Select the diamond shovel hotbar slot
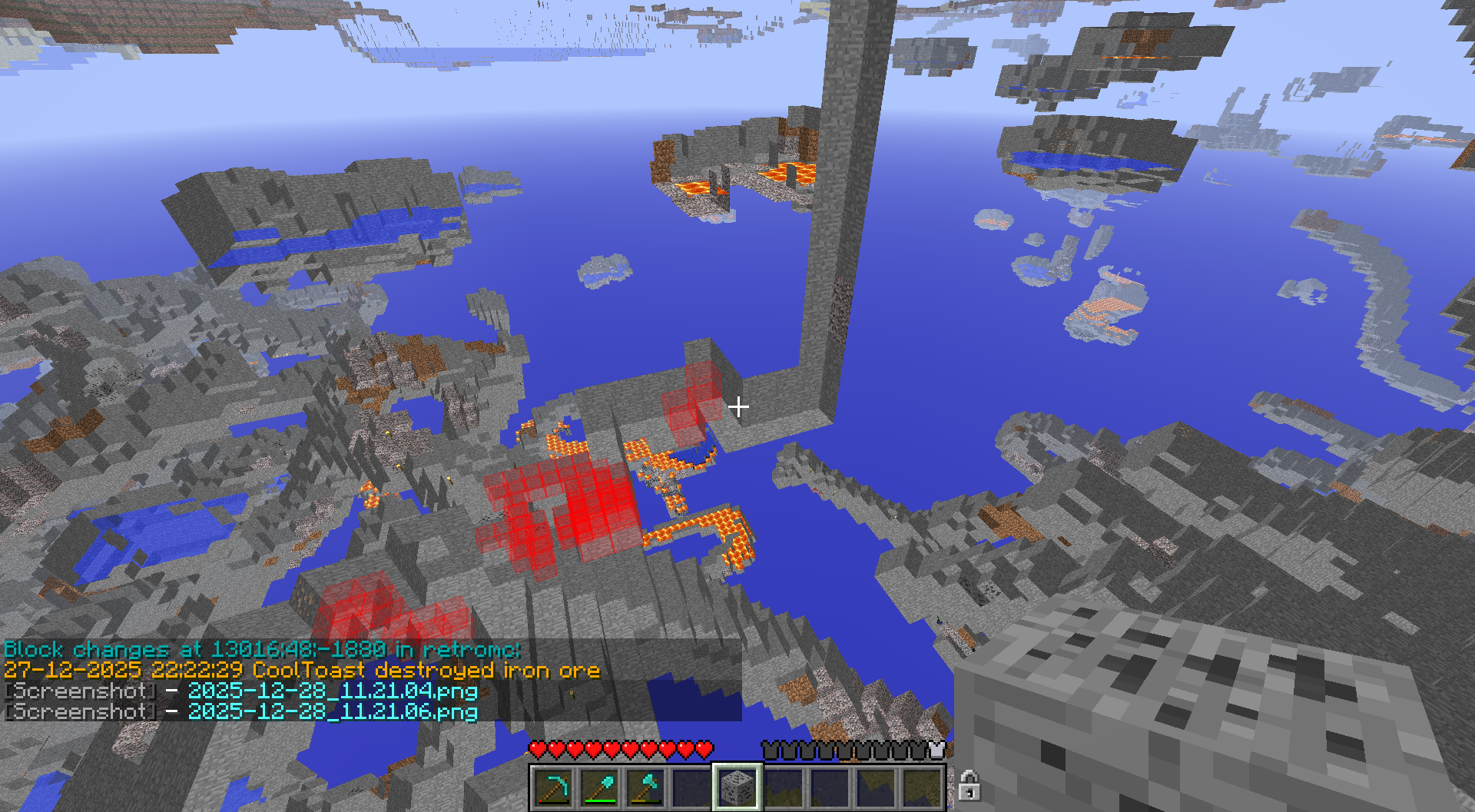This screenshot has height=812, width=1475. click(599, 787)
